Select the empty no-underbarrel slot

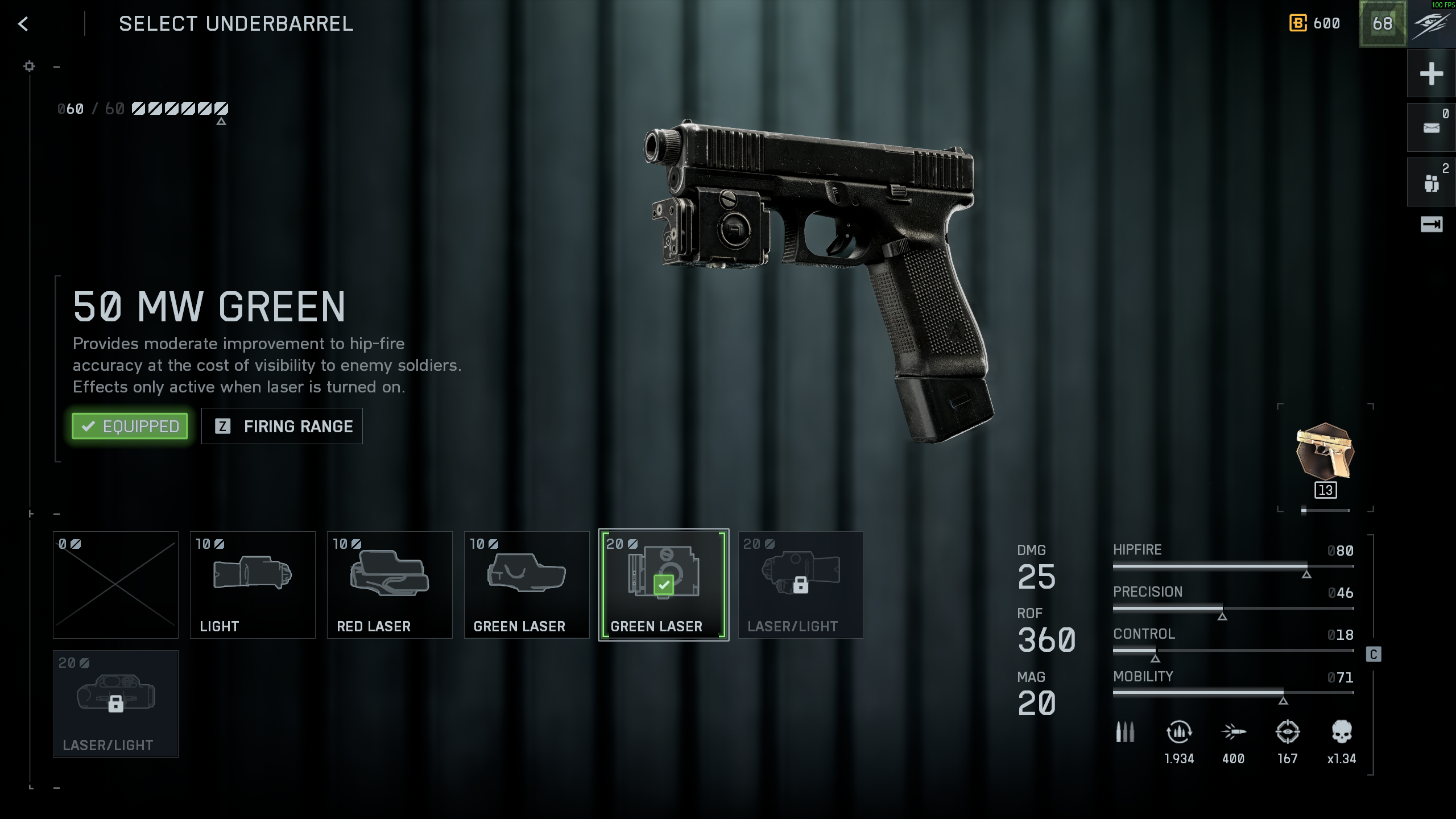pyautogui.click(x=115, y=585)
